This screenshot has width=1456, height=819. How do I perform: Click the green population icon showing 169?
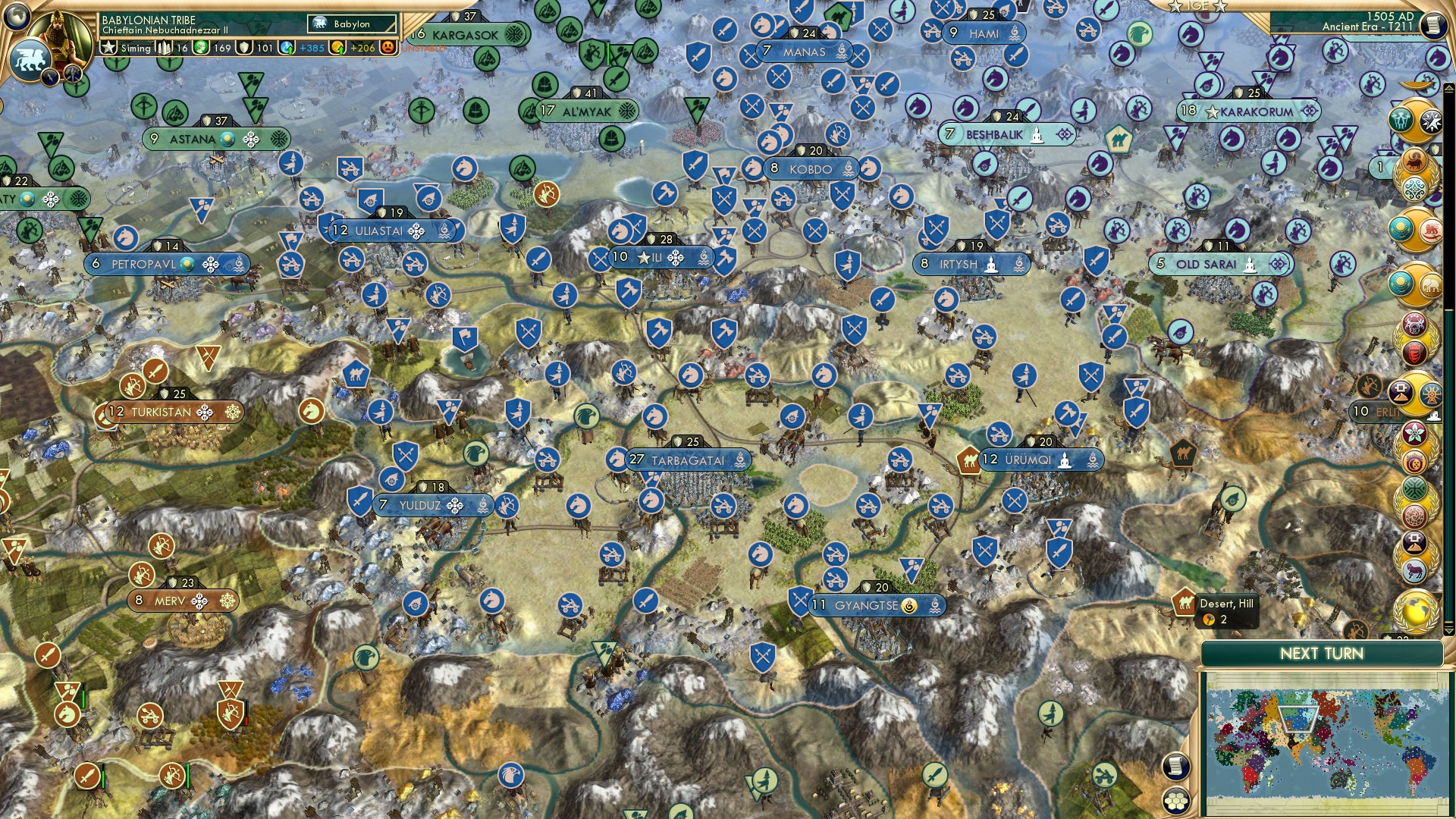click(x=201, y=49)
